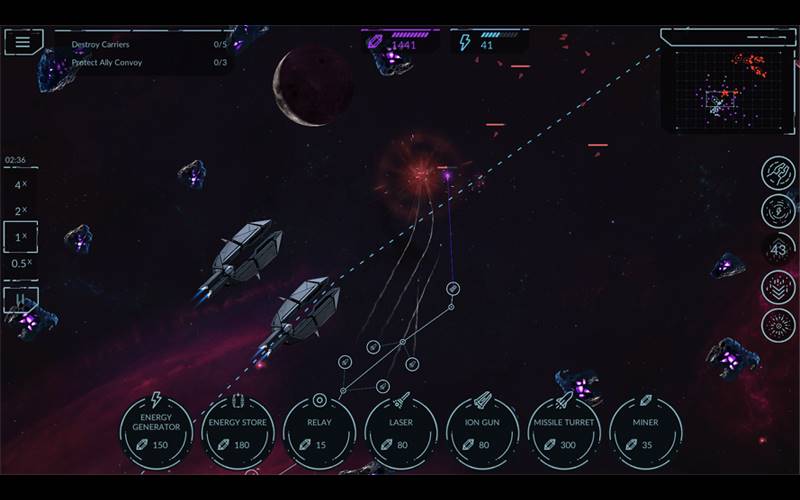Click the ability on cooldown showing 43

pyautogui.click(x=778, y=249)
